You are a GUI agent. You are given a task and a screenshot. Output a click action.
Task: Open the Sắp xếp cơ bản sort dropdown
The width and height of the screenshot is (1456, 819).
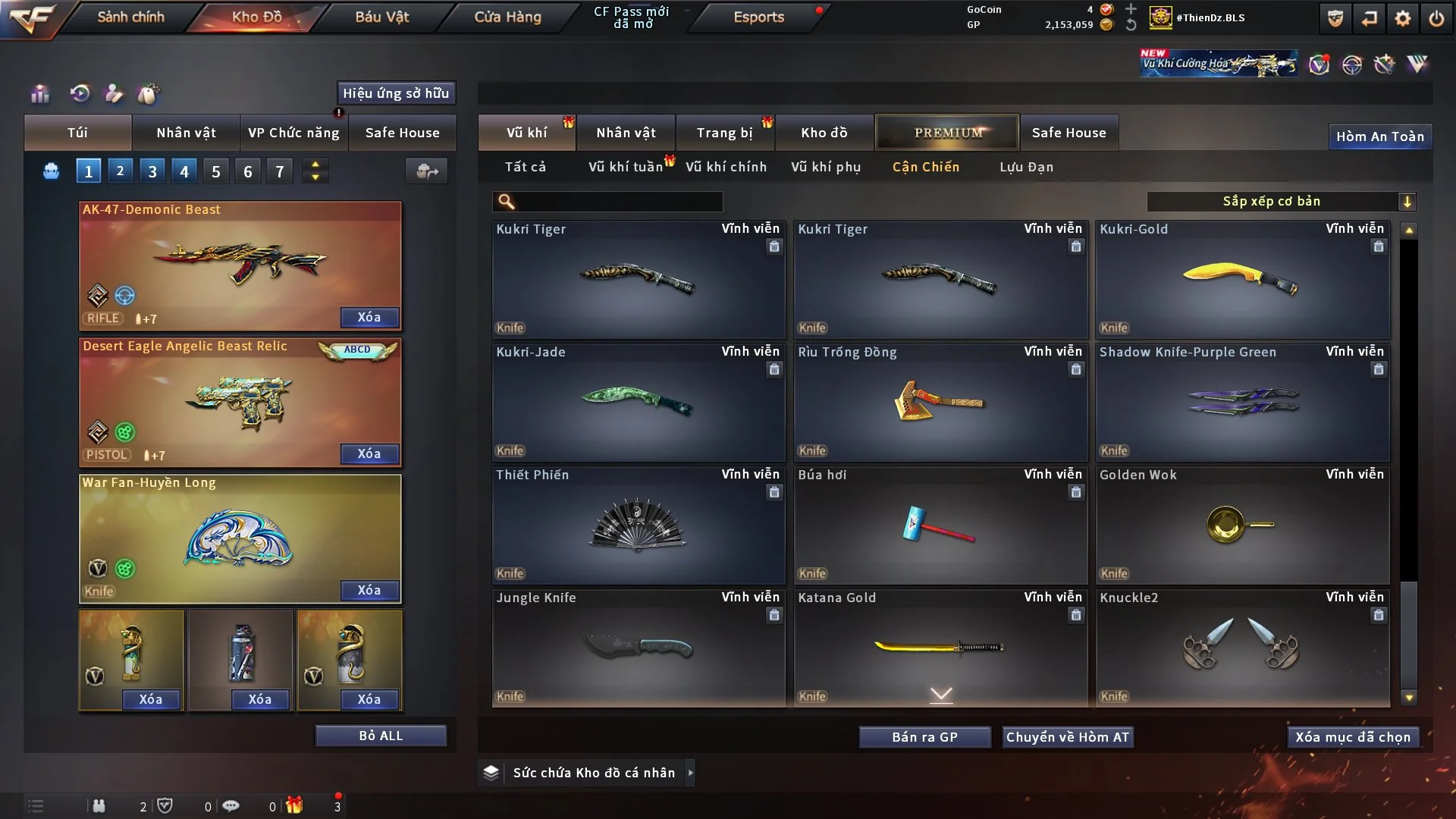1281,201
